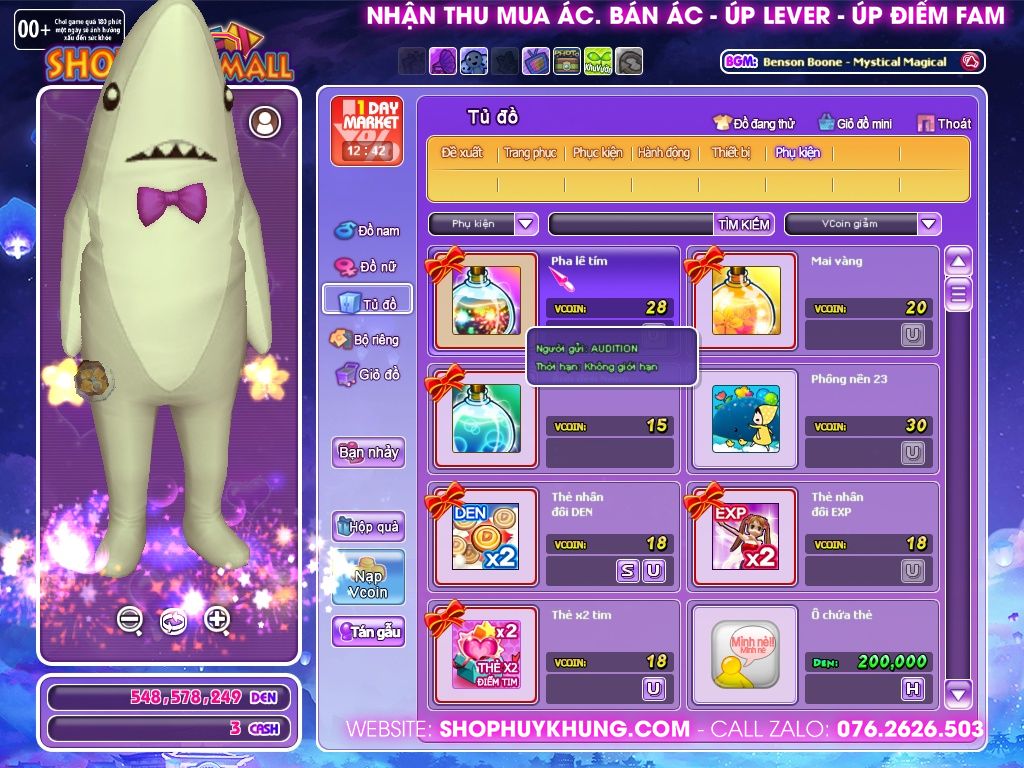Exit the shop with Thoát

pos(944,123)
